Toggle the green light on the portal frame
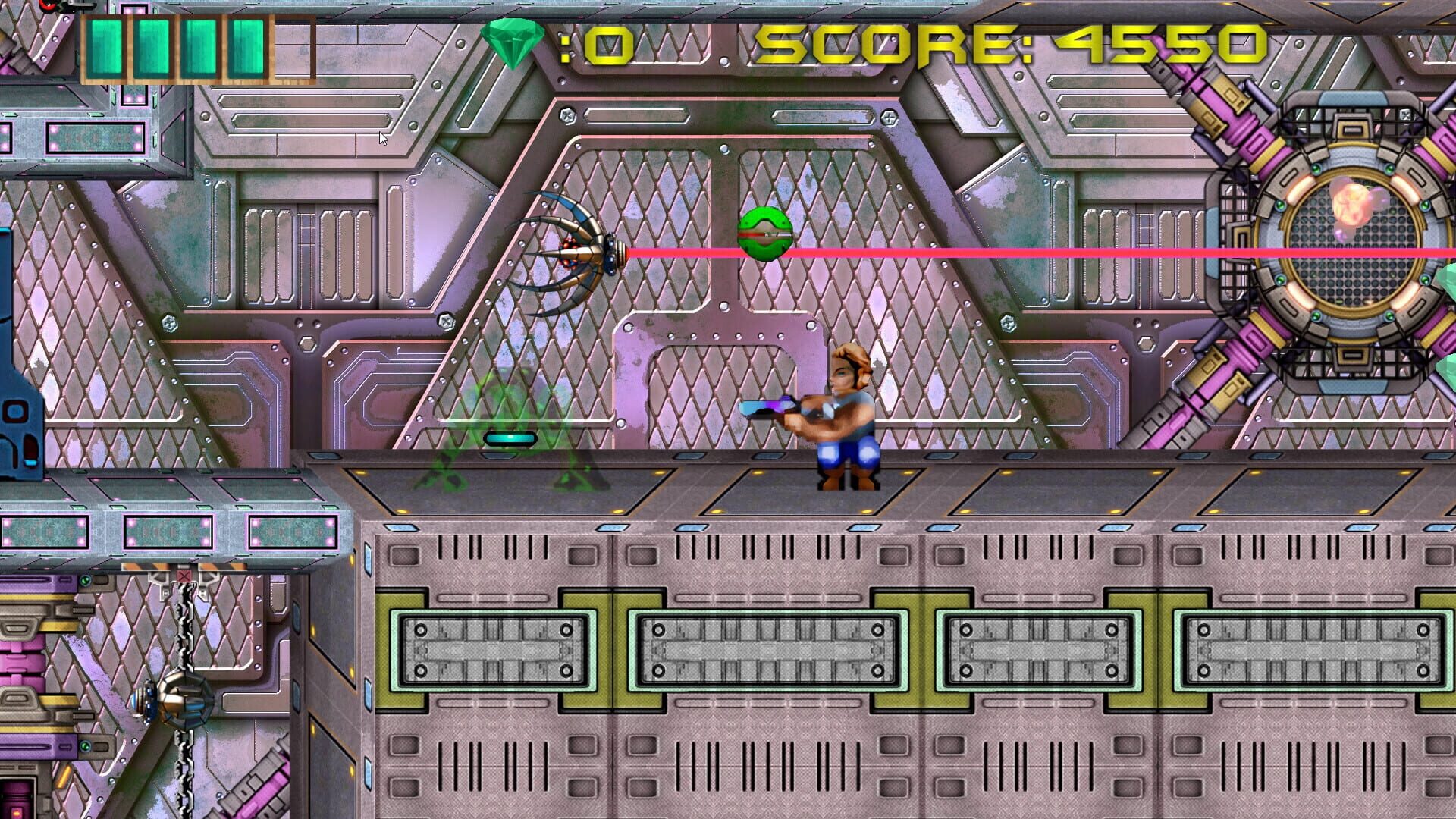Image resolution: width=1456 pixels, height=819 pixels. [1316, 168]
